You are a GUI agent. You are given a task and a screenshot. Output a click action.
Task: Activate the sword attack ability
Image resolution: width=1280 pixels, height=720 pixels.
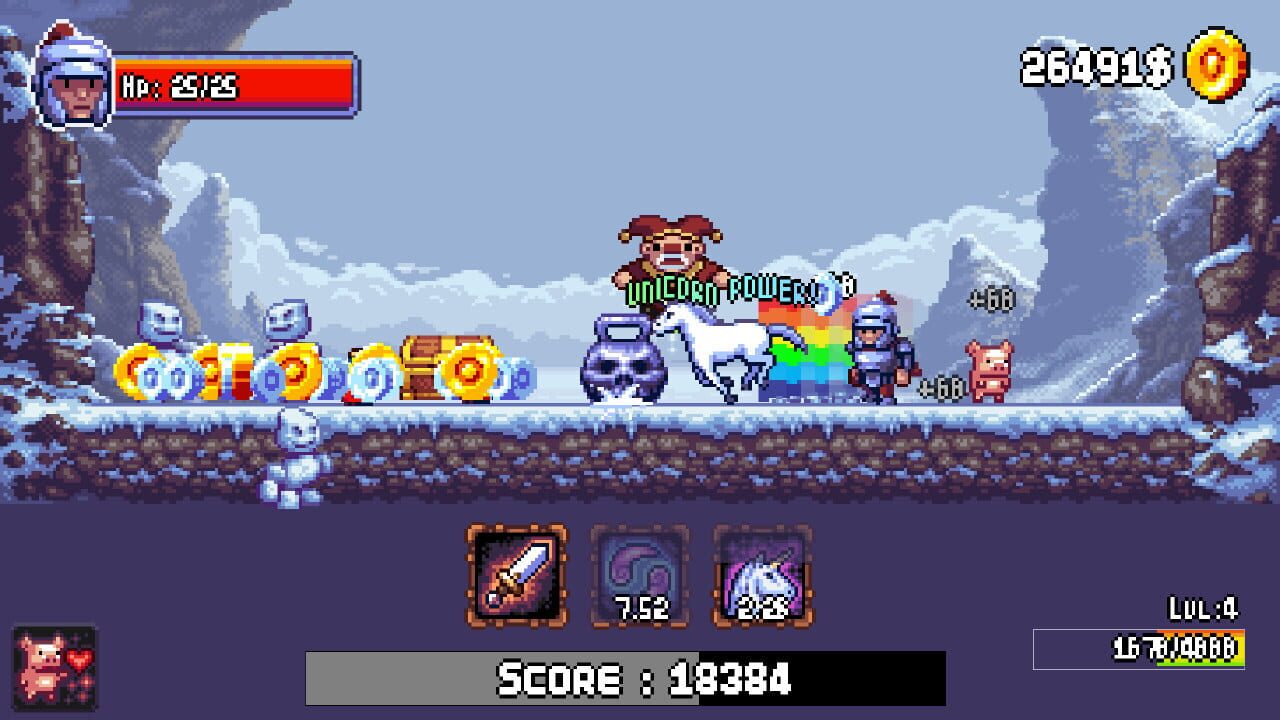pos(516,575)
